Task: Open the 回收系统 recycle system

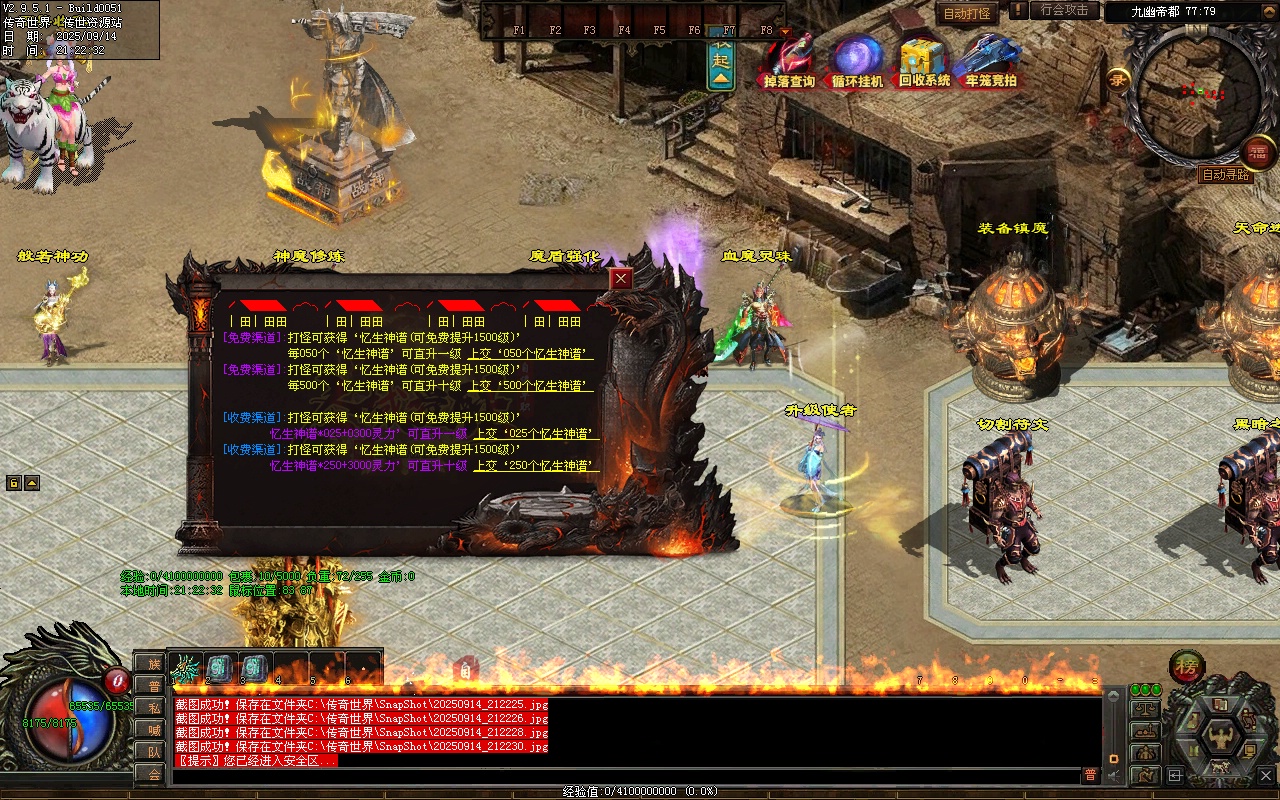Action: tap(924, 62)
